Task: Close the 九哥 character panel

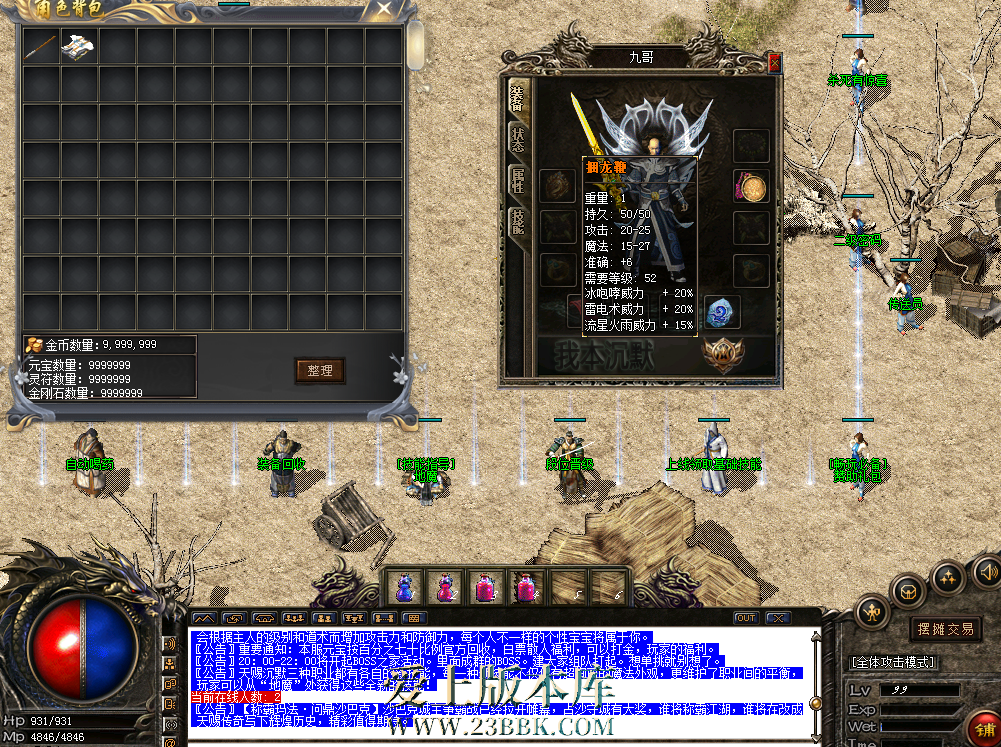Action: [x=773, y=62]
